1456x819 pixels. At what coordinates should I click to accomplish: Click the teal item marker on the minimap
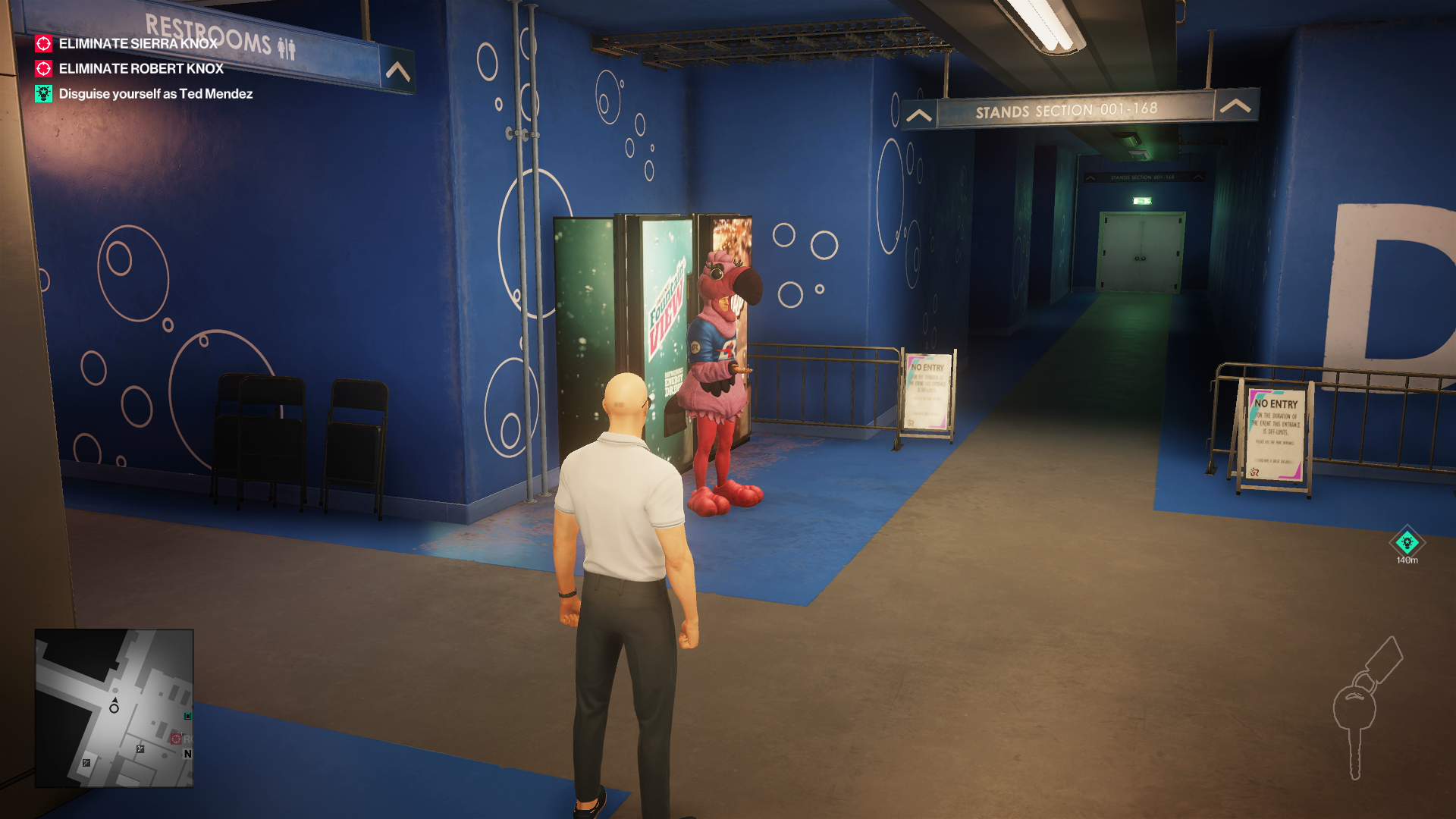coord(187,717)
